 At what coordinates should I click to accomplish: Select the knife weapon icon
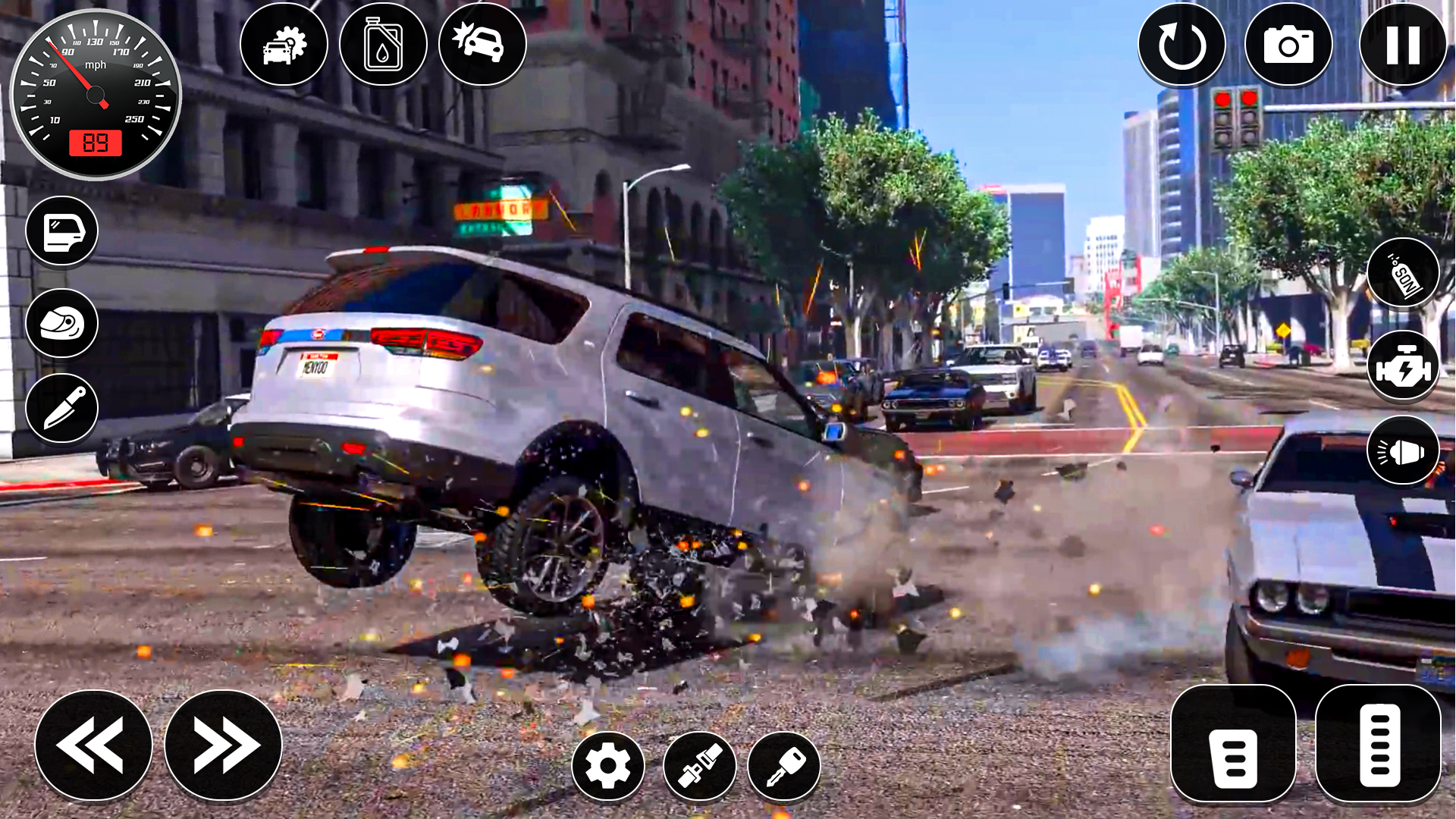(62, 409)
